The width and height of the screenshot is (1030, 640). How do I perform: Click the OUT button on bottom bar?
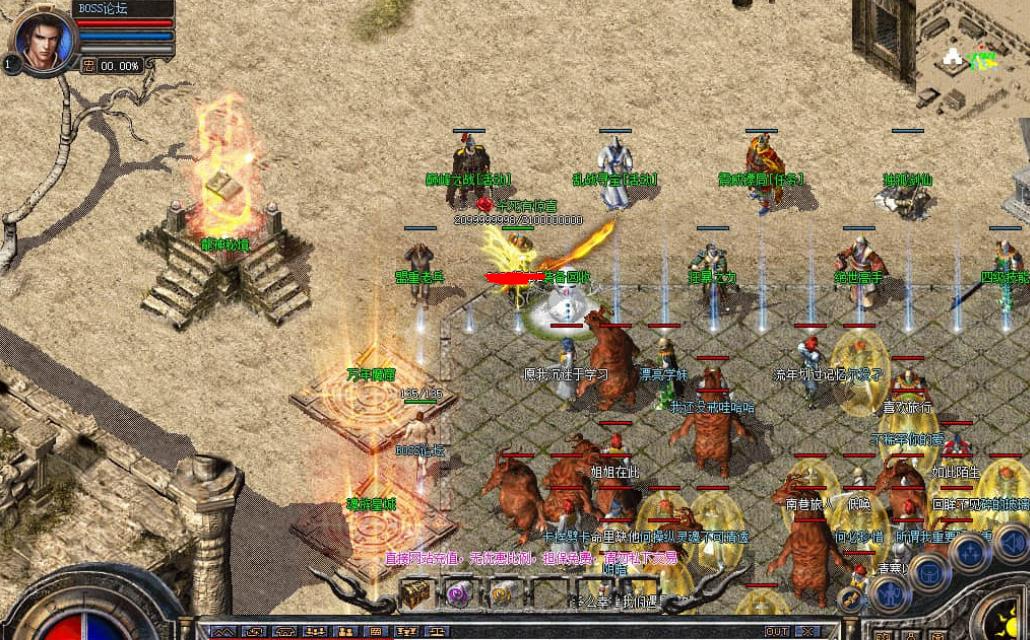coord(776,631)
